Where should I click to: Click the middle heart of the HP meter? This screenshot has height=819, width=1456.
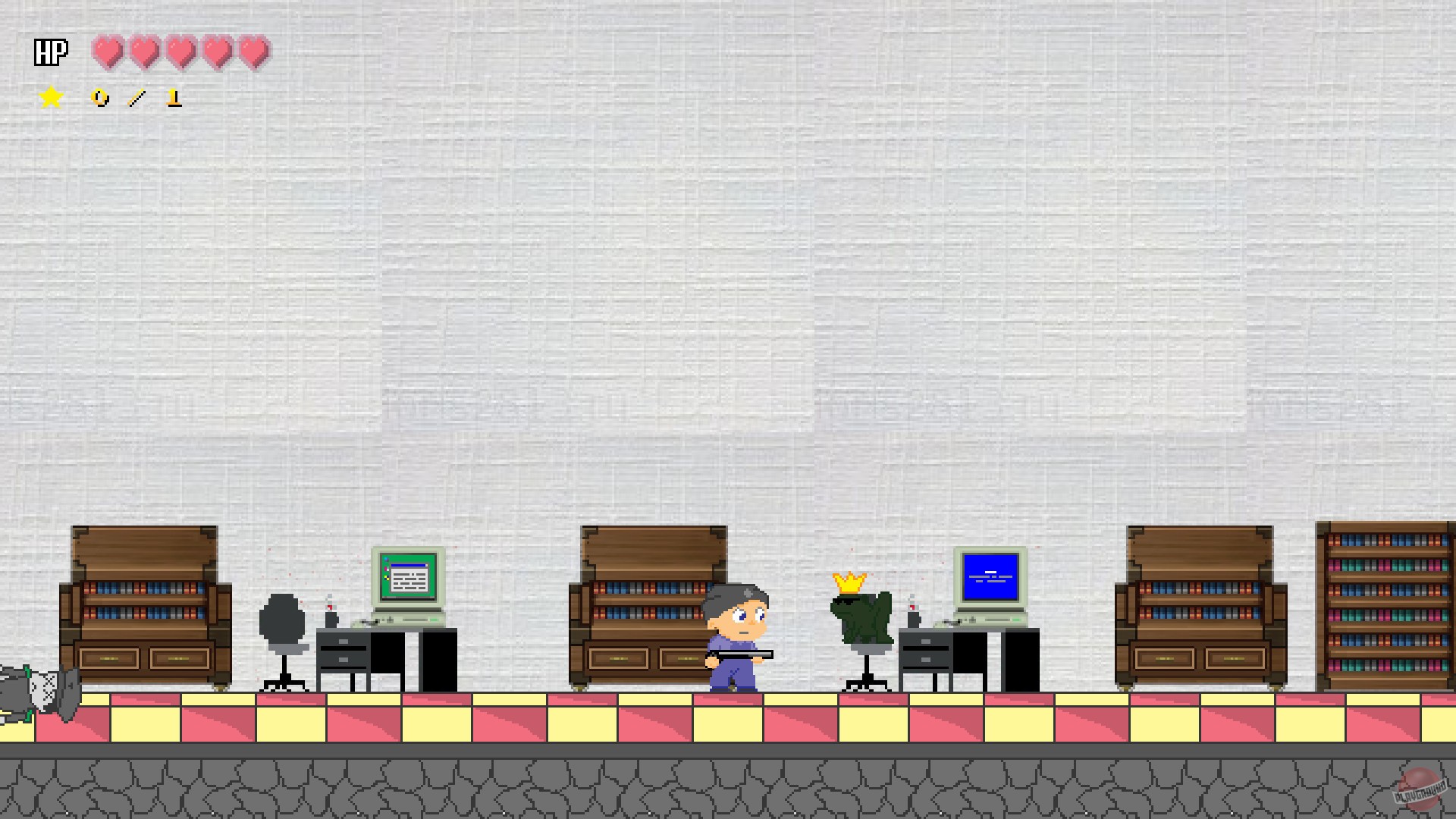180,52
